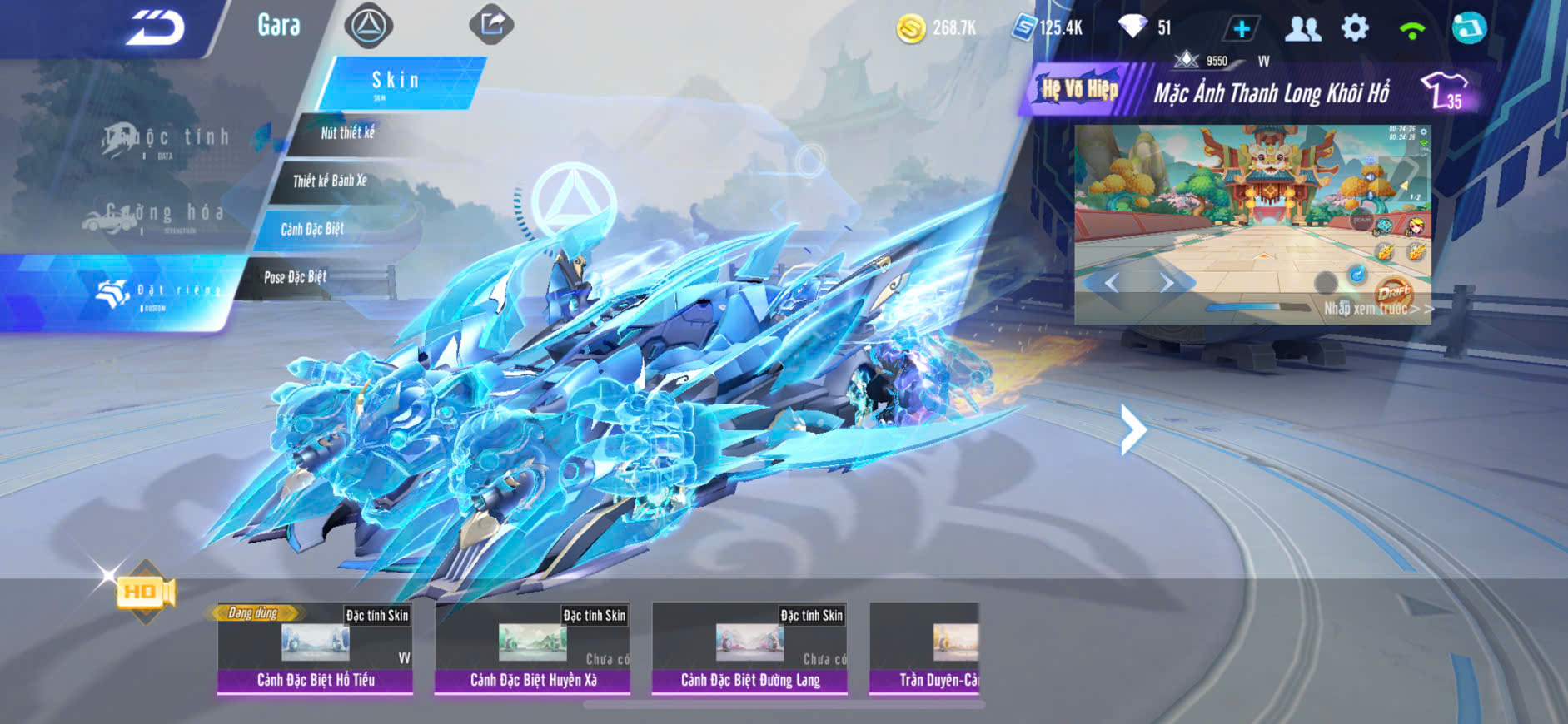Select the Đặt riêng custom section

coord(158,291)
